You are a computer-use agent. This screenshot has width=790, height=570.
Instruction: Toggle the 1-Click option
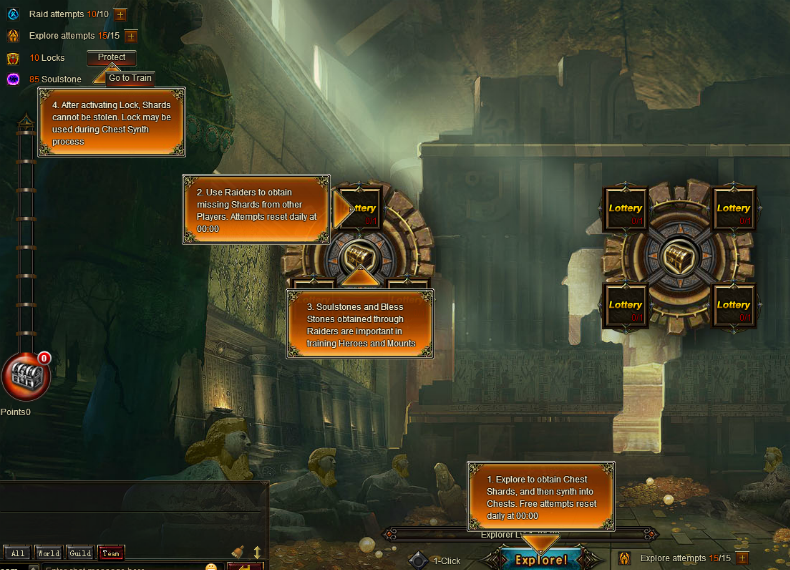click(419, 560)
